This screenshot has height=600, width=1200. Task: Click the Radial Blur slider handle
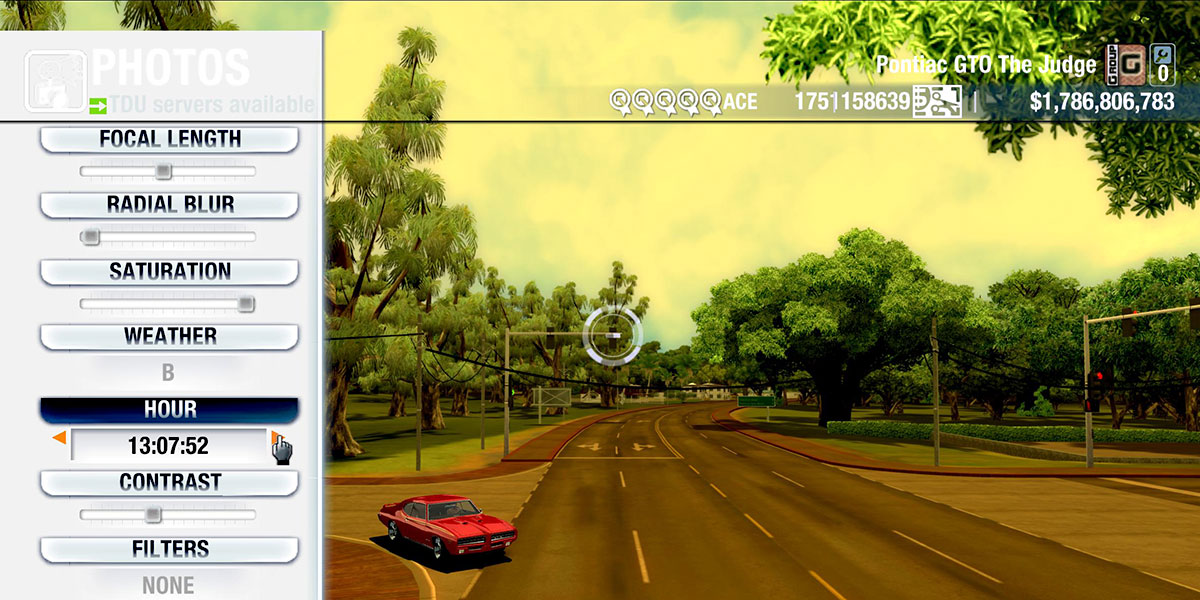point(91,237)
